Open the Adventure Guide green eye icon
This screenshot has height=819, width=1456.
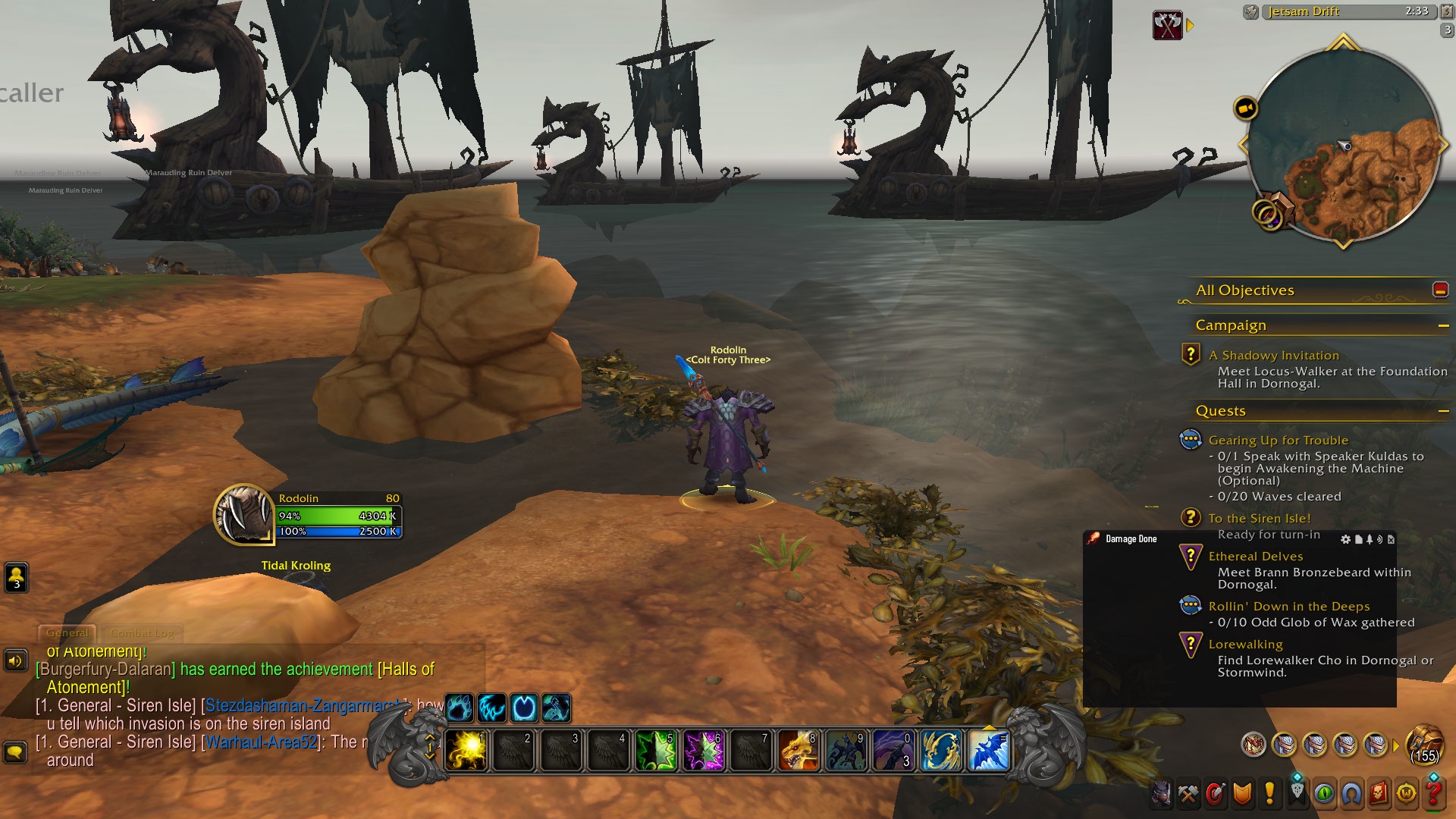1324,793
